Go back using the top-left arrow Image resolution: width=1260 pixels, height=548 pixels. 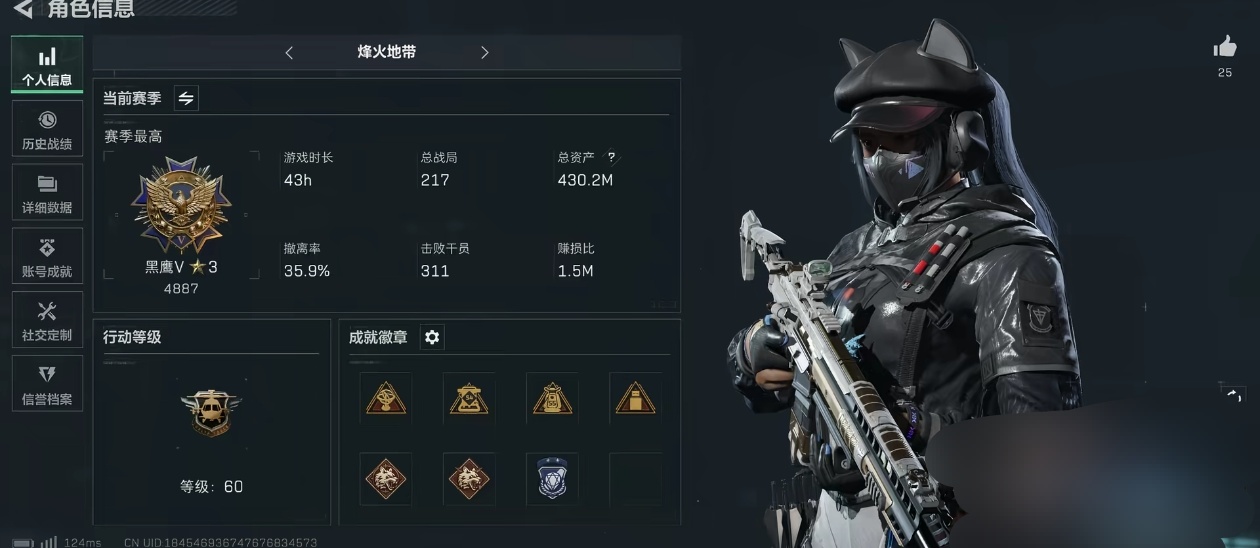click(x=22, y=10)
